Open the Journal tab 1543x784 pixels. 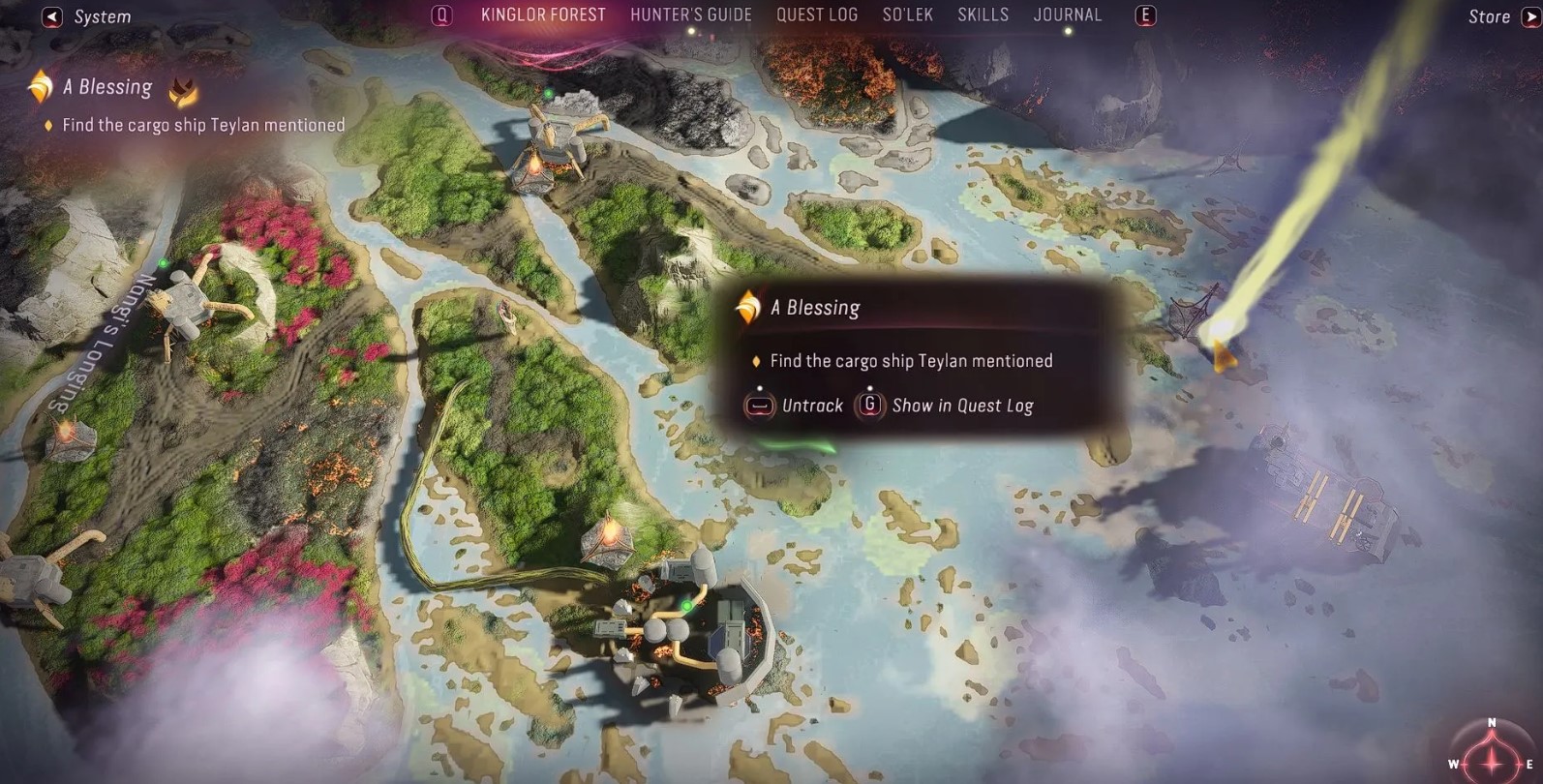(x=1067, y=15)
